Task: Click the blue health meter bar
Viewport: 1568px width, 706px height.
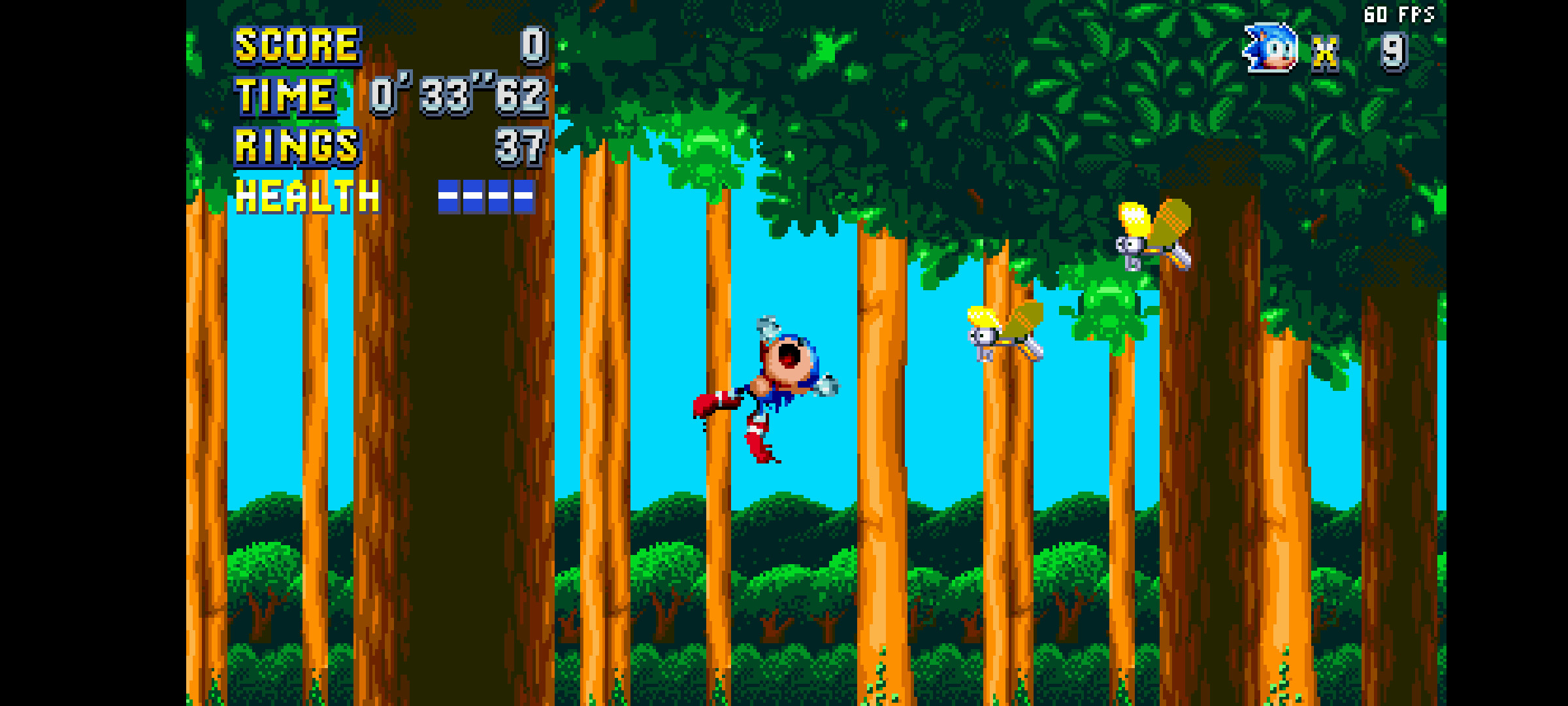Action: point(487,196)
